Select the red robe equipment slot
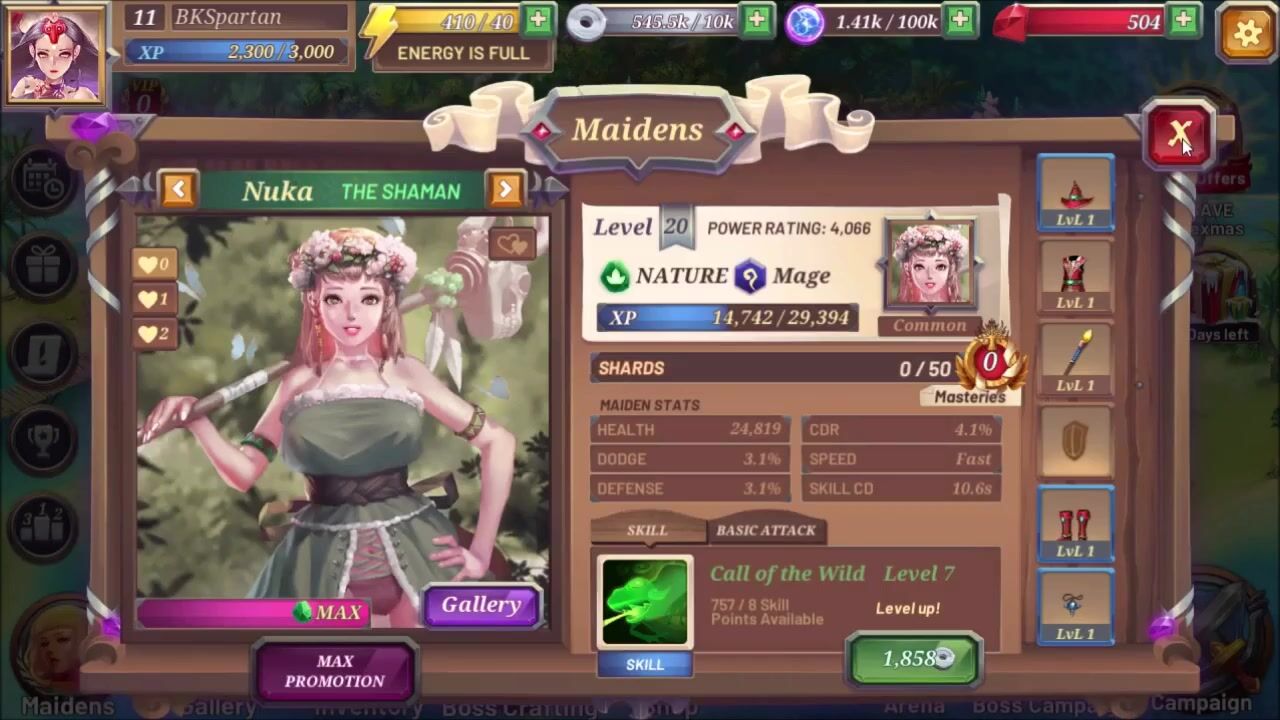 pos(1075,277)
